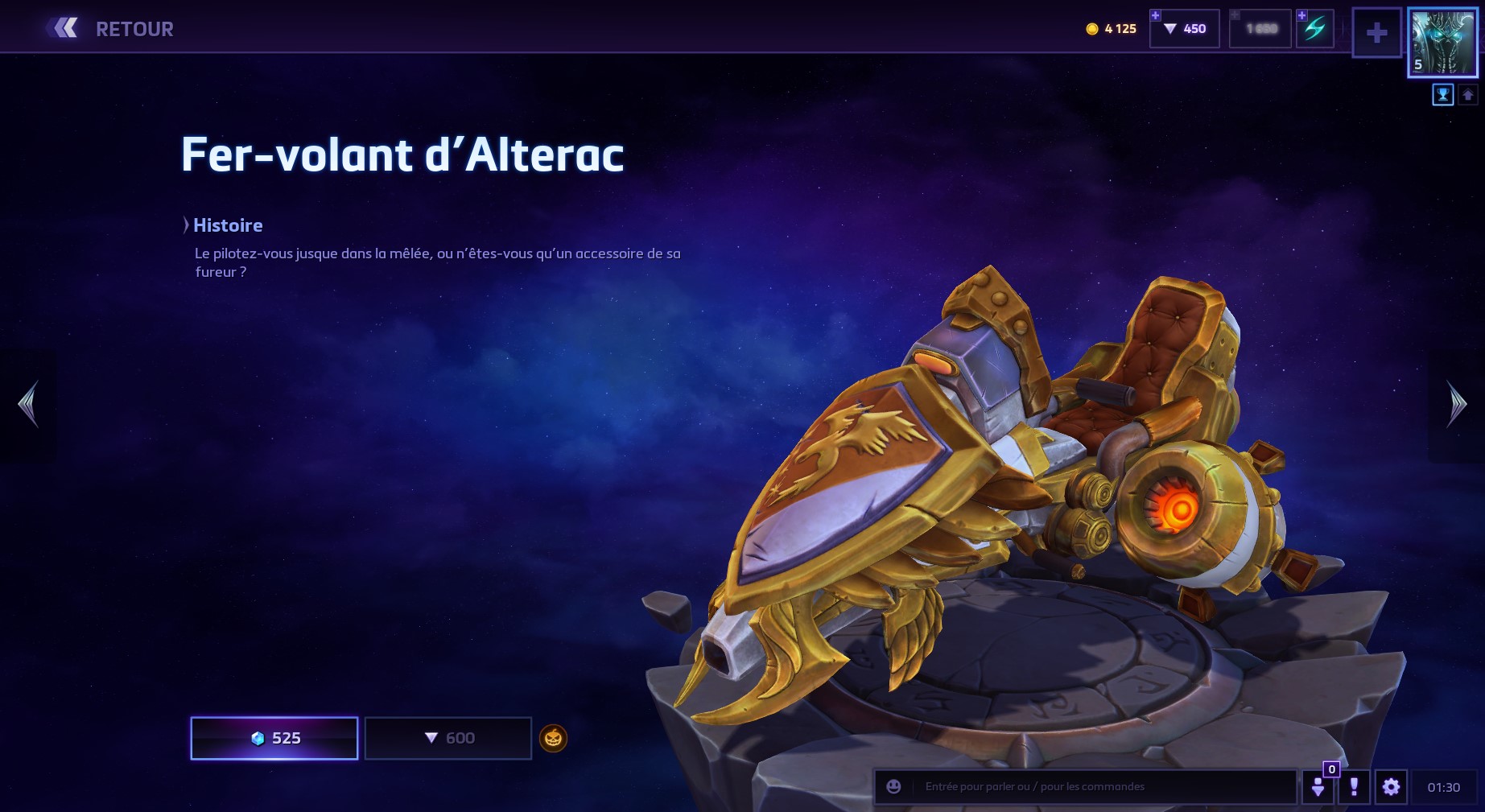This screenshot has height=812, width=1485.
Task: Go back with the RETOUR button
Action: pos(111,29)
